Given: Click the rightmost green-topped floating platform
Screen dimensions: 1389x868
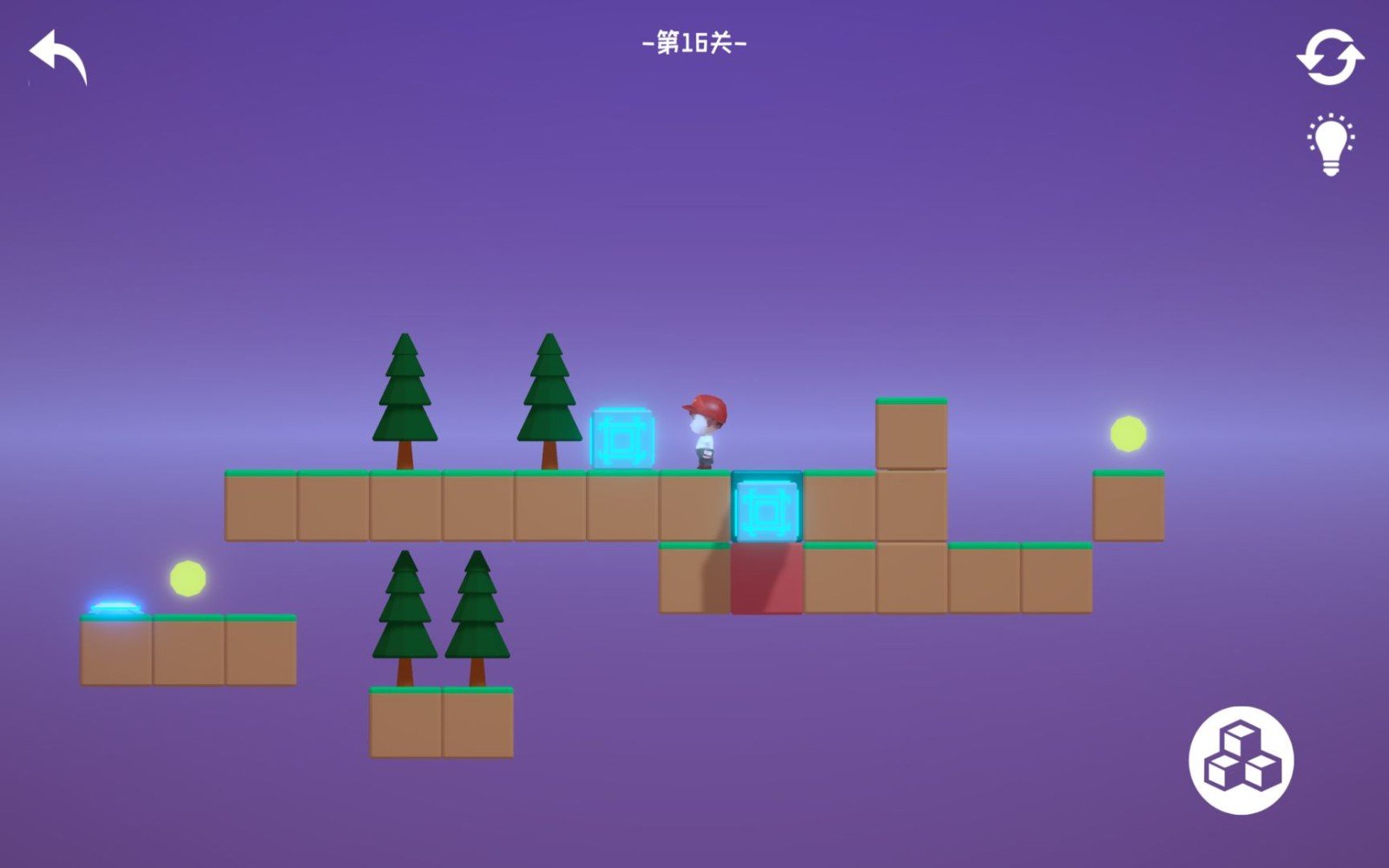Looking at the screenshot, I should (1129, 508).
